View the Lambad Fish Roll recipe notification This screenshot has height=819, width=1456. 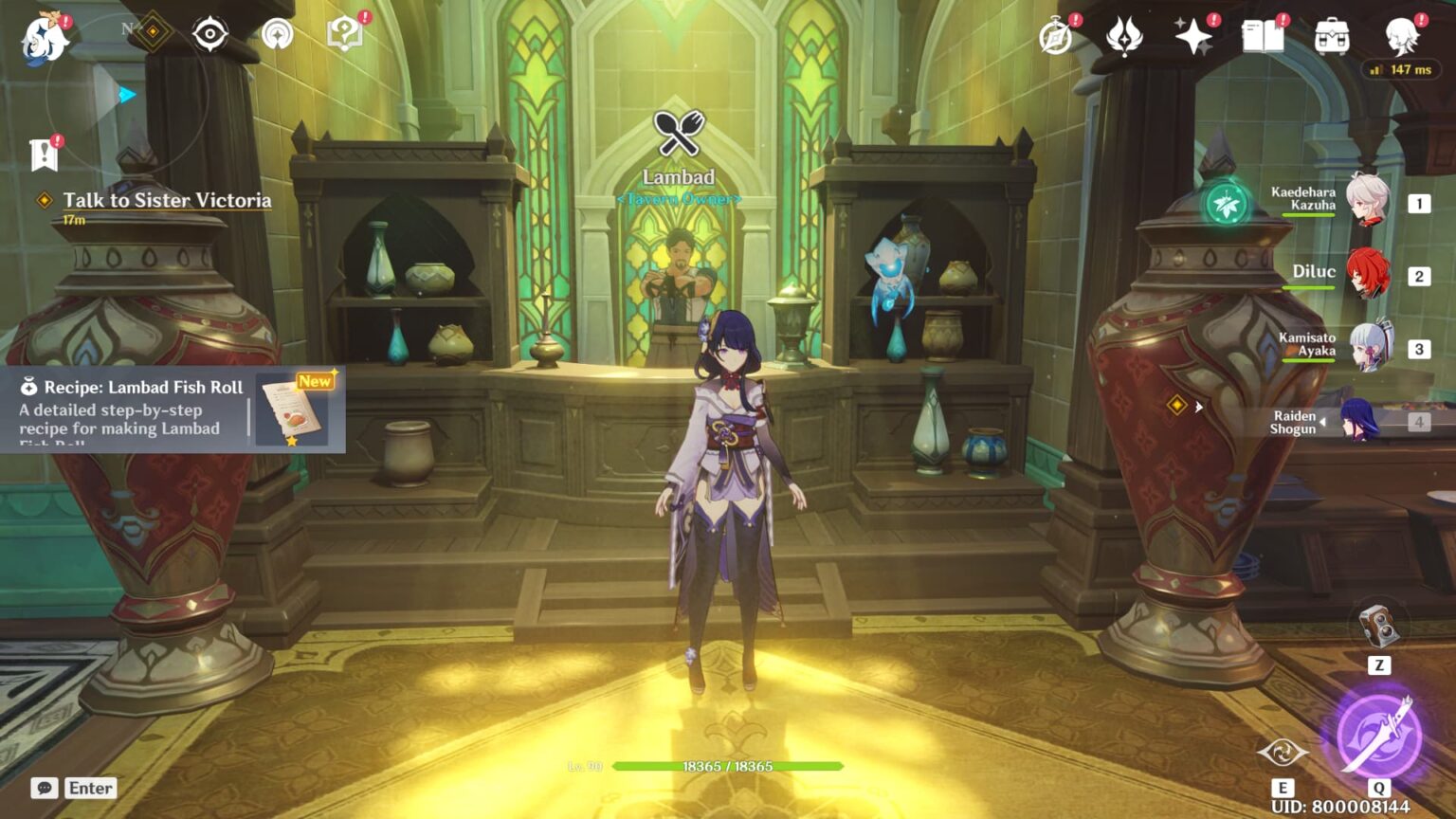(x=173, y=409)
